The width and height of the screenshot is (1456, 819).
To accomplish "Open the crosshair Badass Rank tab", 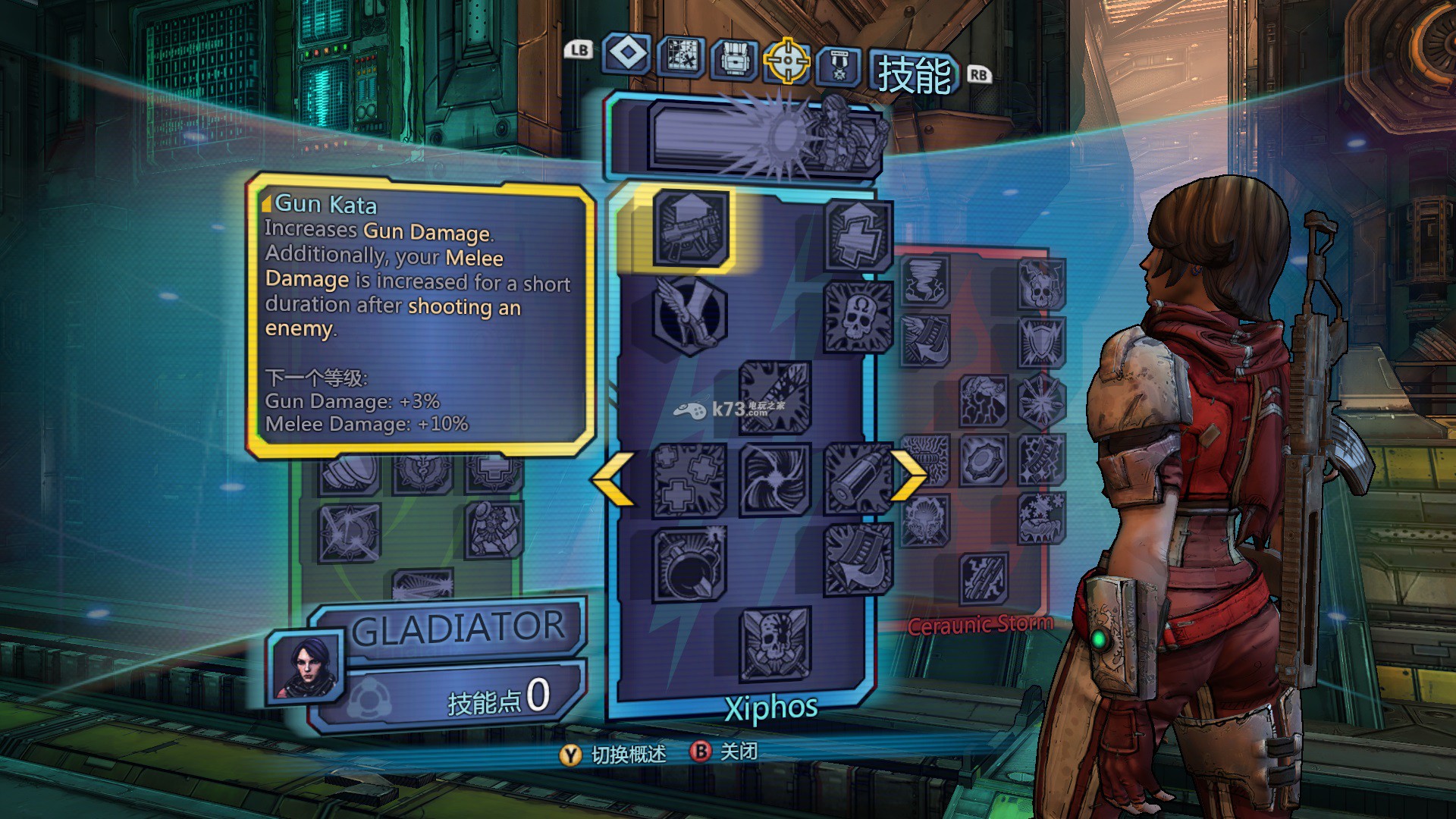I will pos(786,60).
